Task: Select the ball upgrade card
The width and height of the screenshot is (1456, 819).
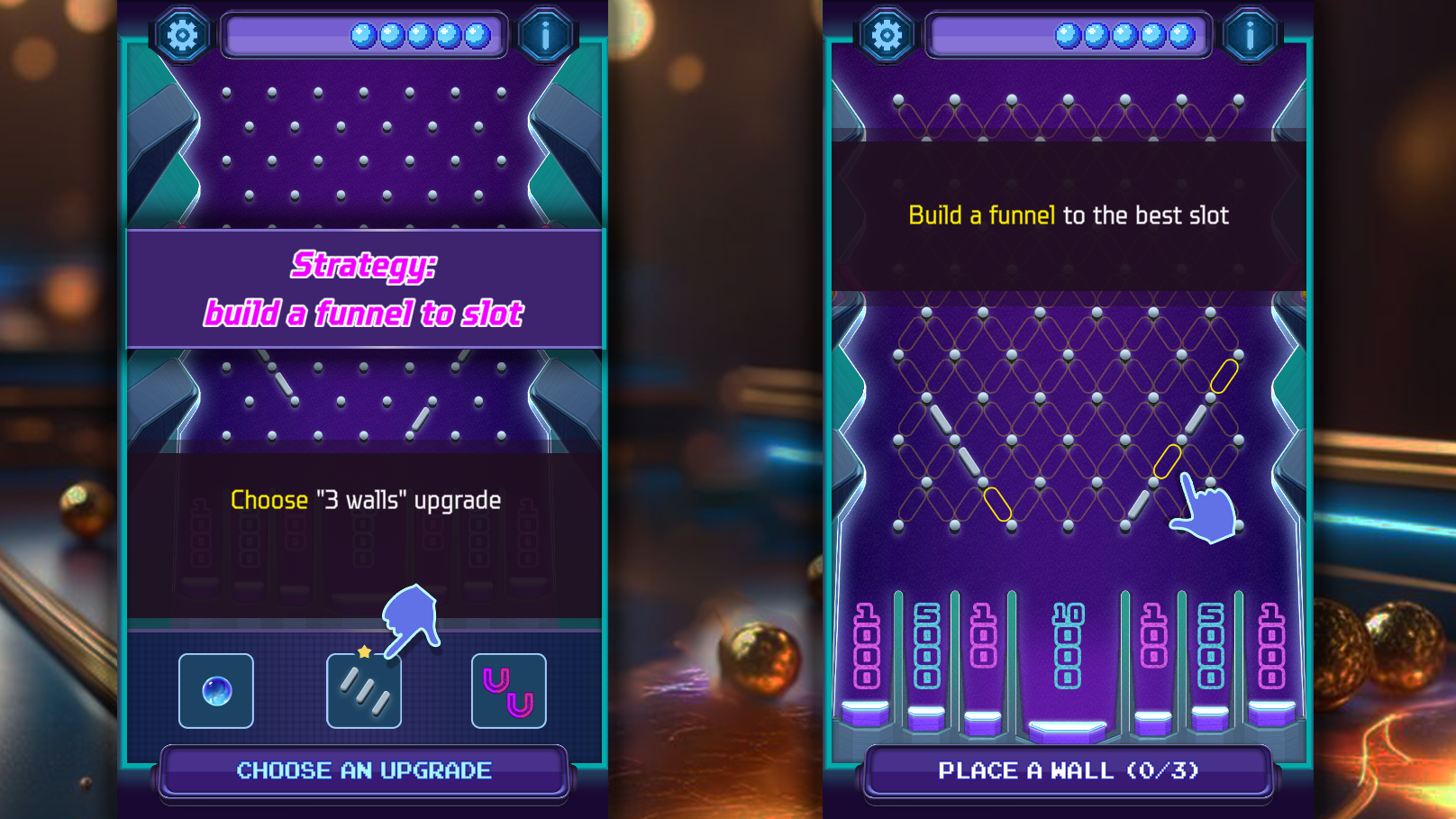Action: coord(215,692)
